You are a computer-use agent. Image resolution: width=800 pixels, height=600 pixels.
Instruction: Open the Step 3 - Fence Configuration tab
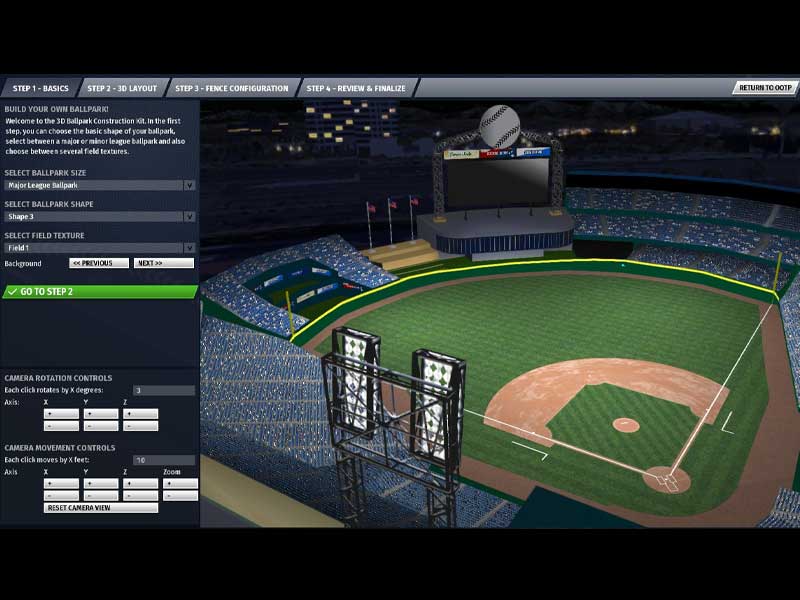235,88
